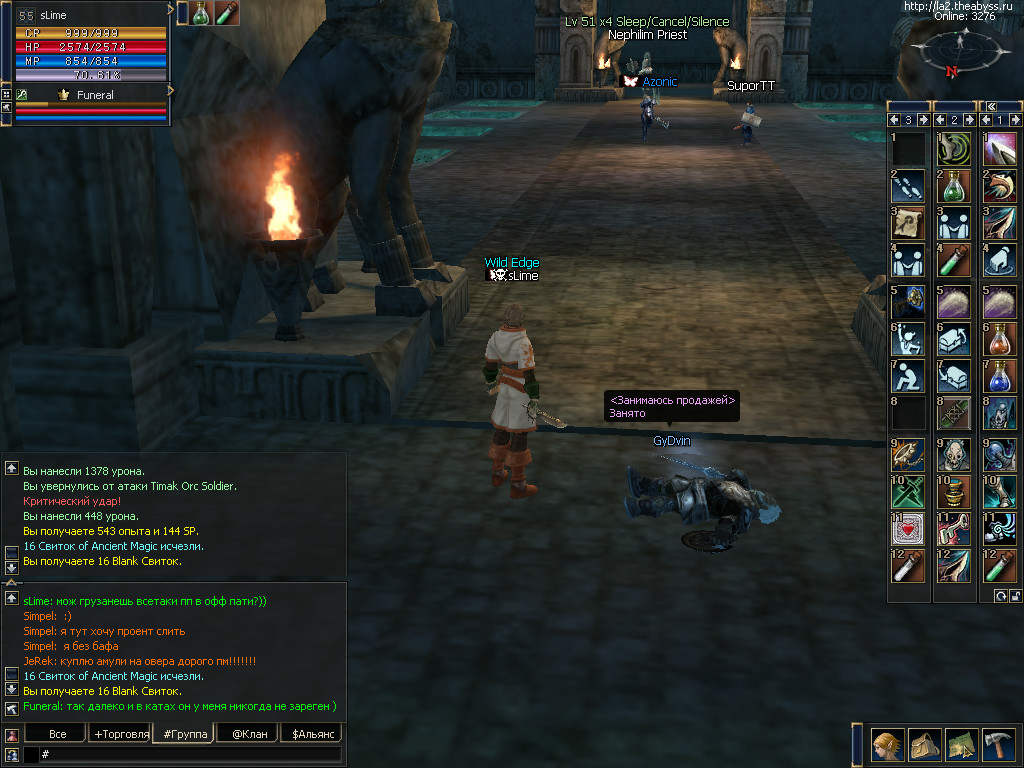Open the inventory bag

923,745
